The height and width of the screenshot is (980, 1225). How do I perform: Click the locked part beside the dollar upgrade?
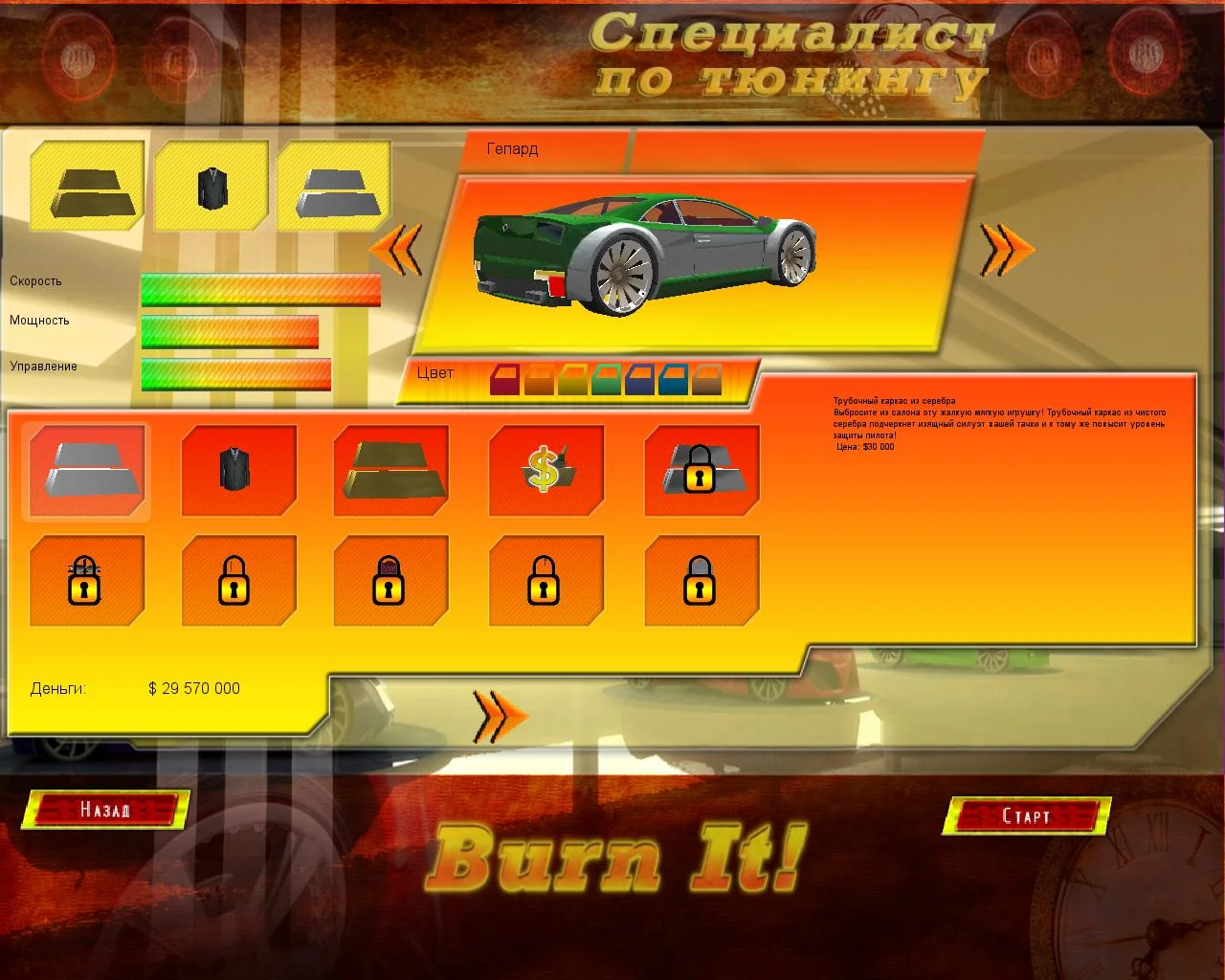701,471
